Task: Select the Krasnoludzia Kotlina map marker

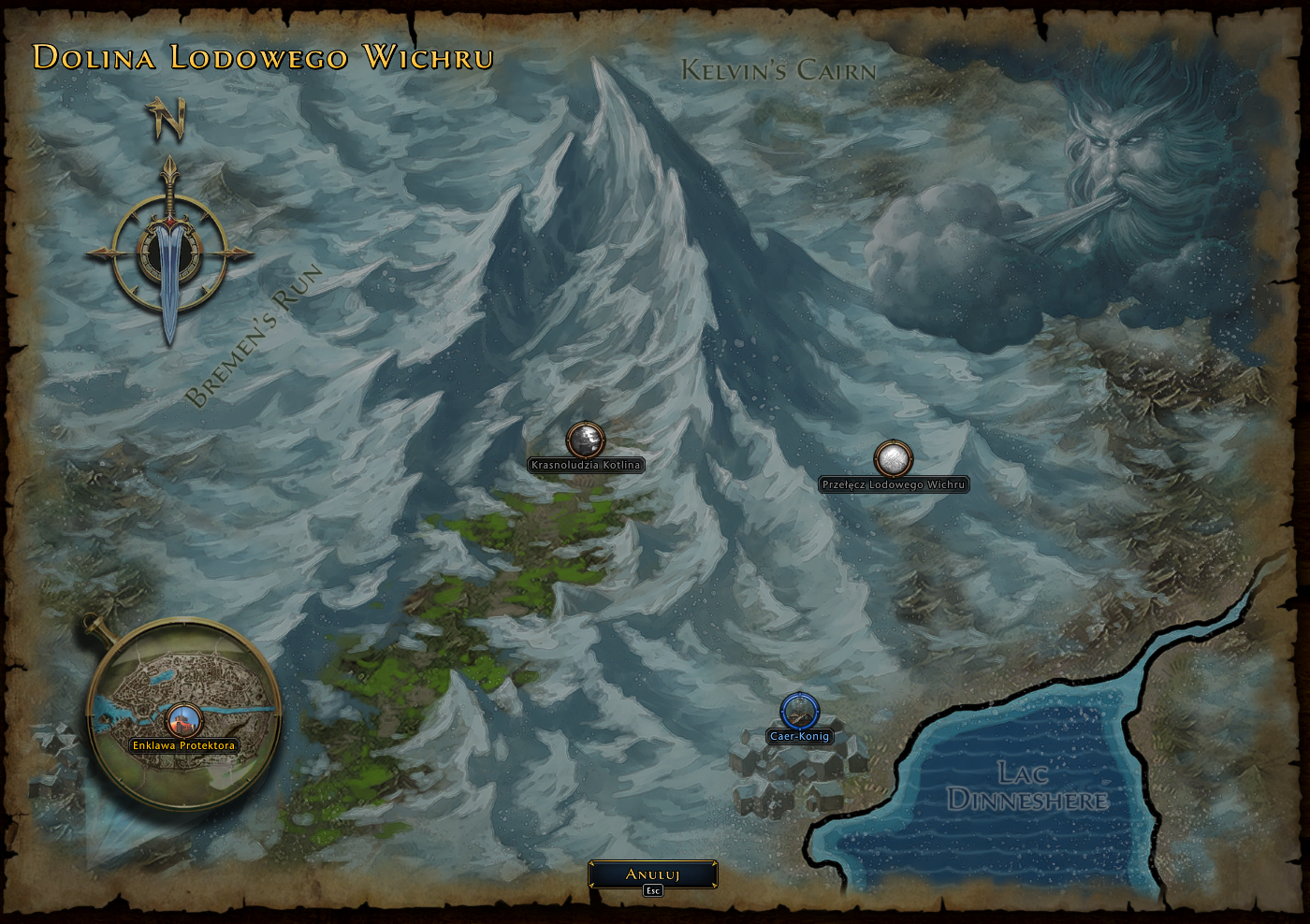Action: (587, 440)
